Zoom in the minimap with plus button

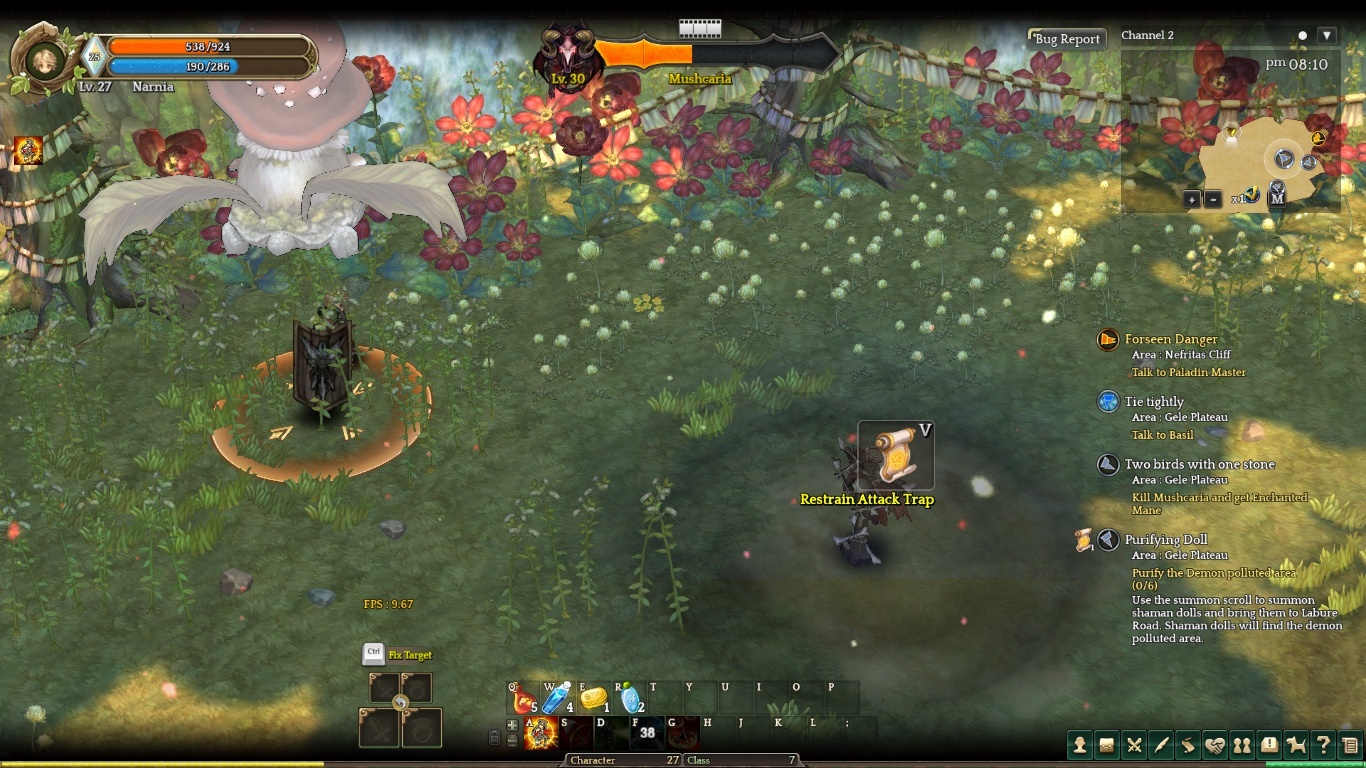pyautogui.click(x=1192, y=199)
